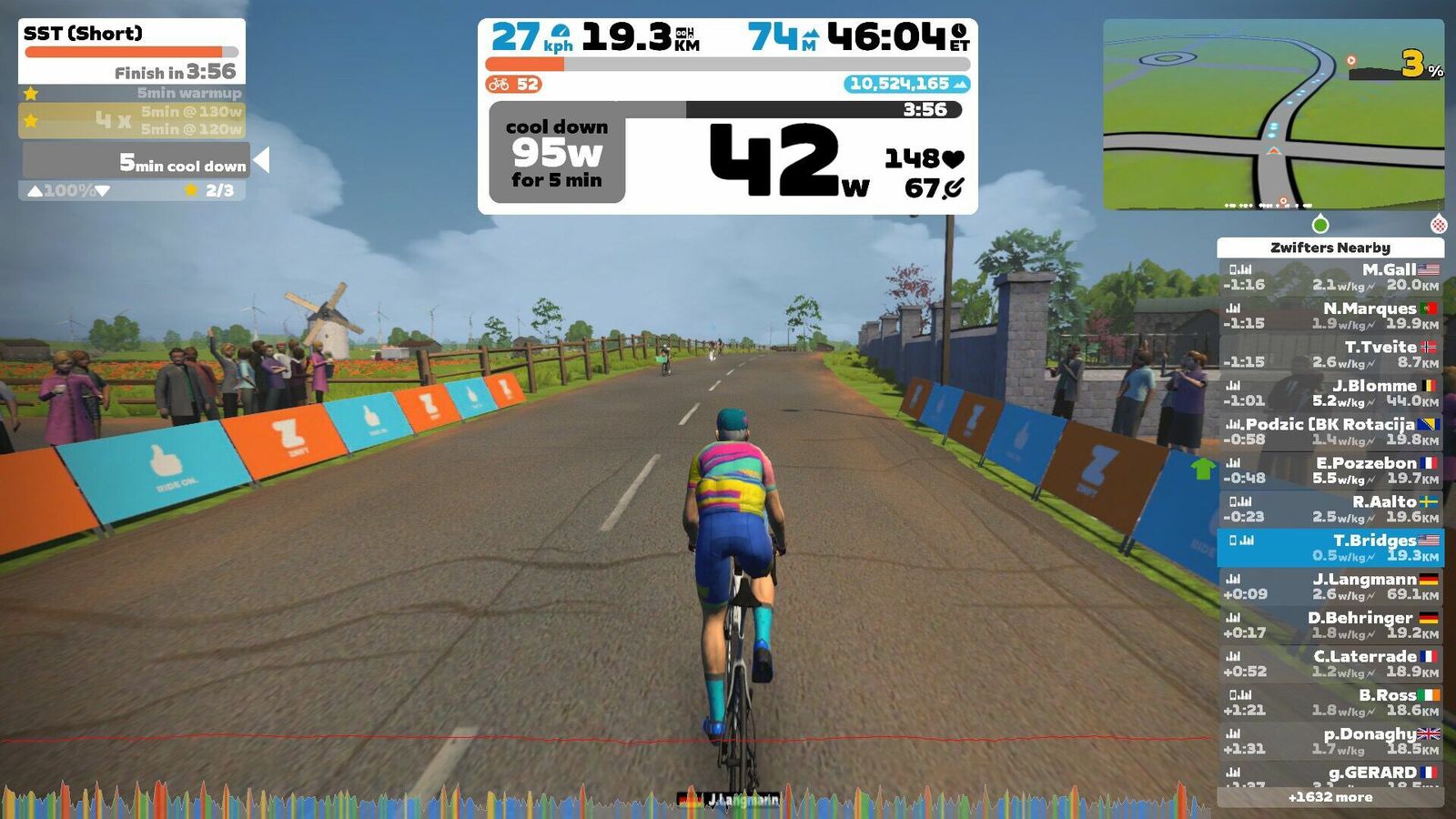Image resolution: width=1456 pixels, height=819 pixels.
Task: Select D.Behringer in the rider list
Action: coord(1330,624)
